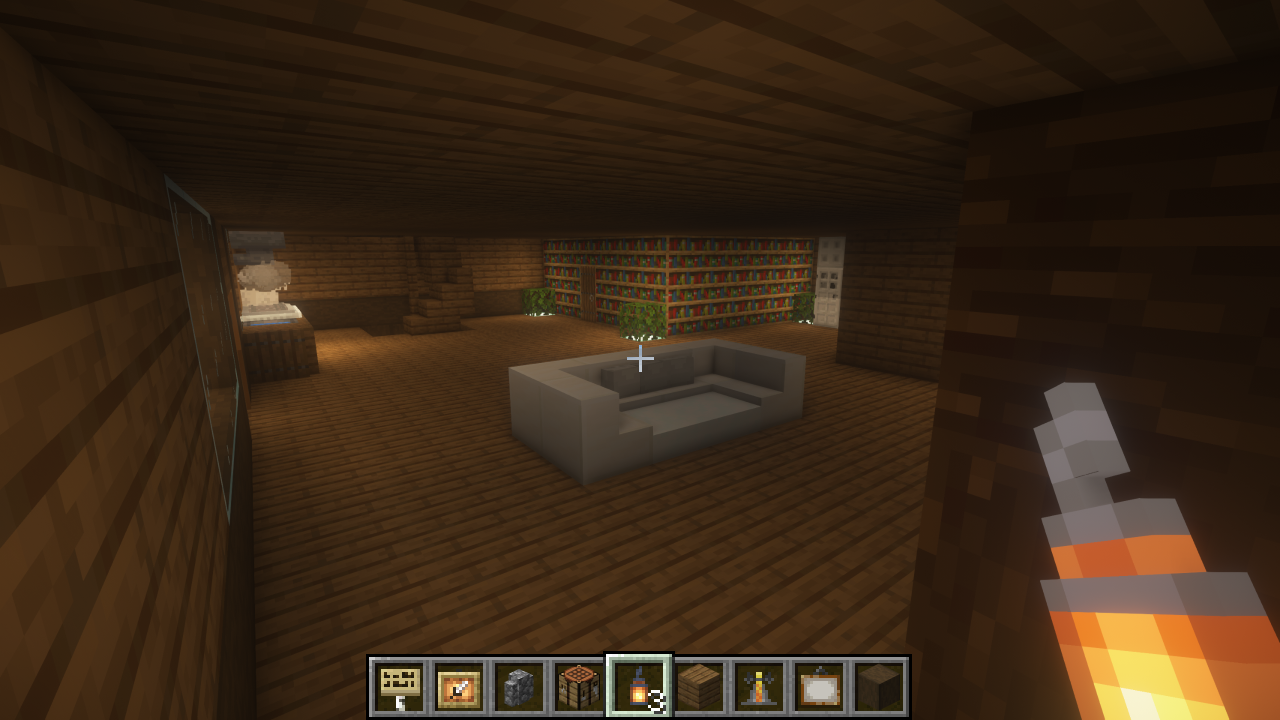Image resolution: width=1280 pixels, height=720 pixels.
Task: Pick the cobblestone wall hotbar slot
Action: [520, 687]
